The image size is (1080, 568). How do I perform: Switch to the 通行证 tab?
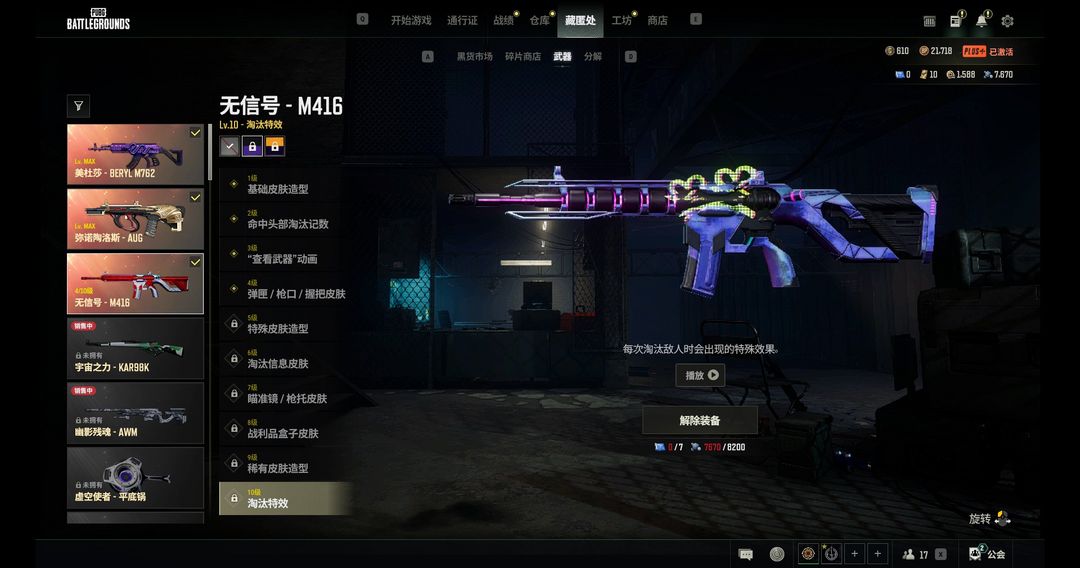pos(462,20)
